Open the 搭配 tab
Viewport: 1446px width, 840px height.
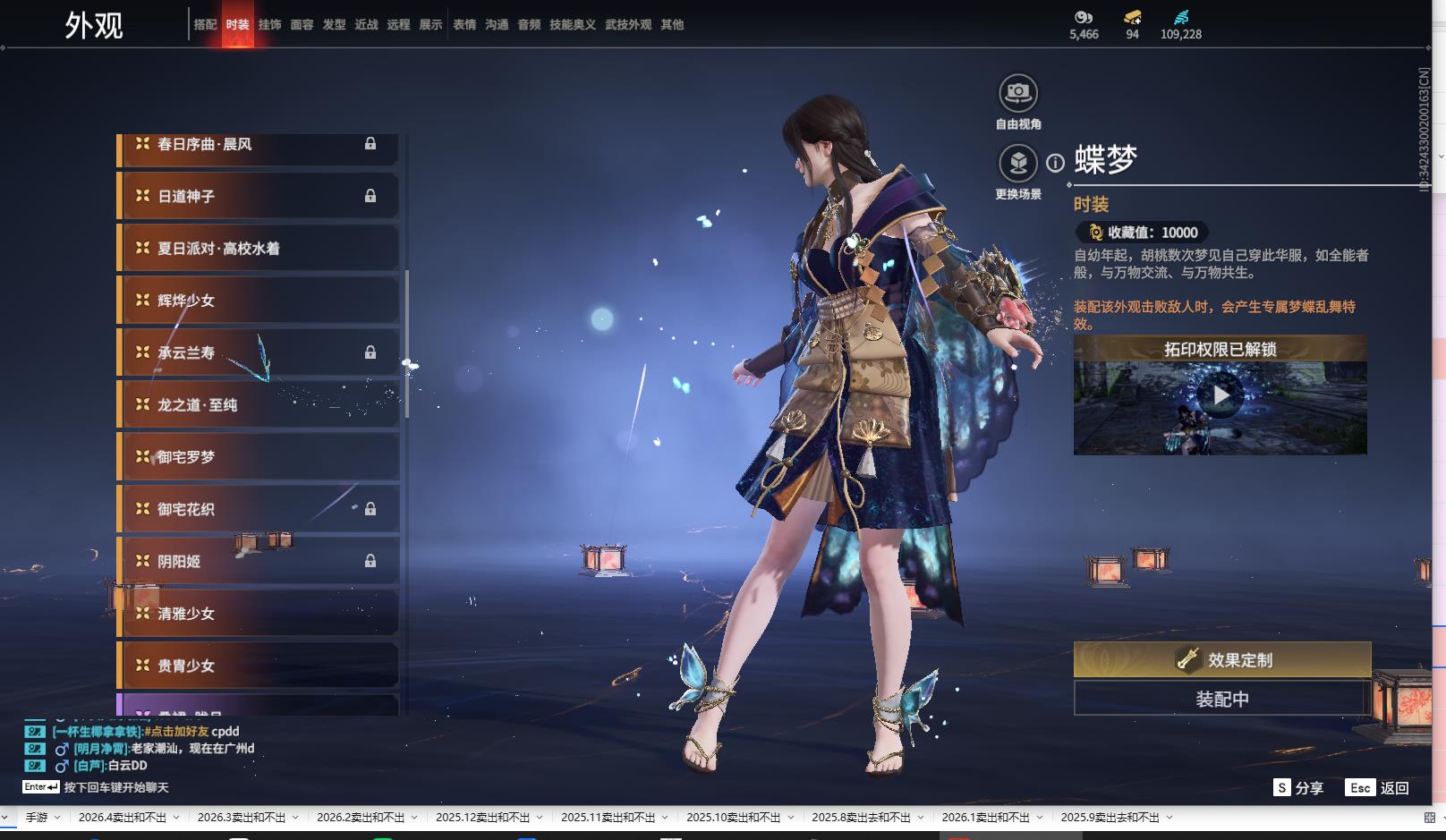[205, 25]
